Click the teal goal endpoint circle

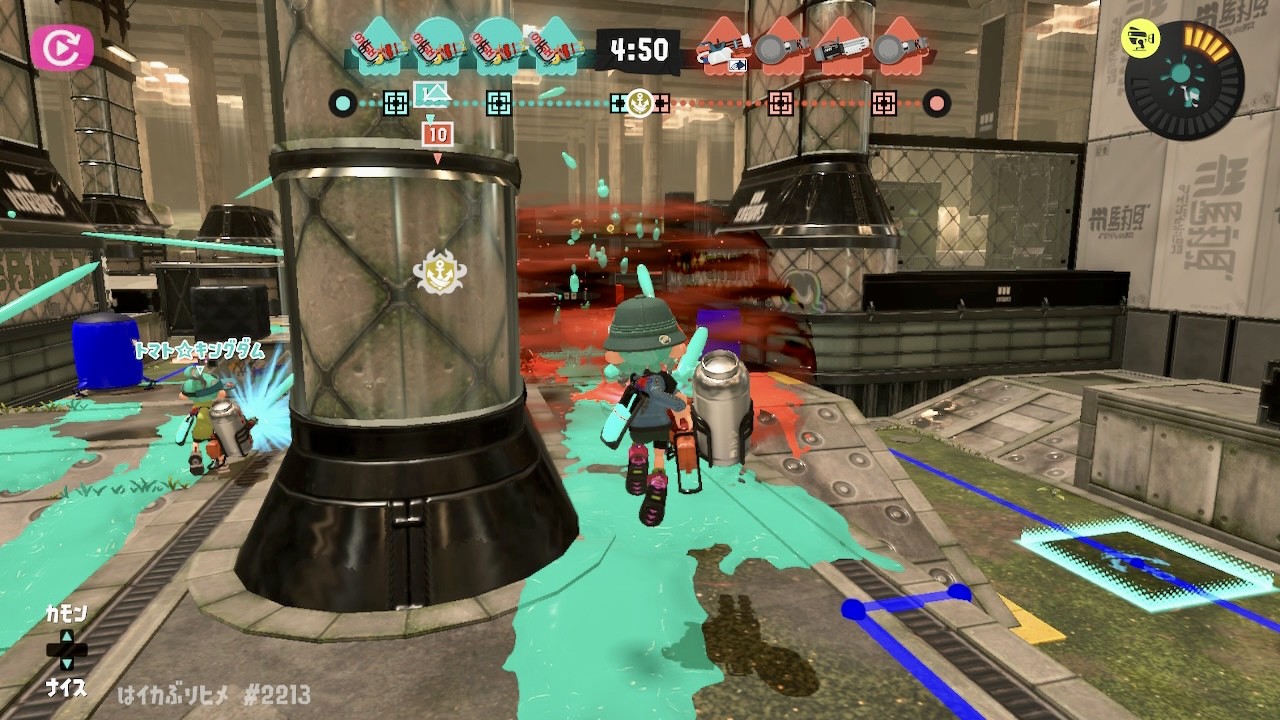coord(343,102)
